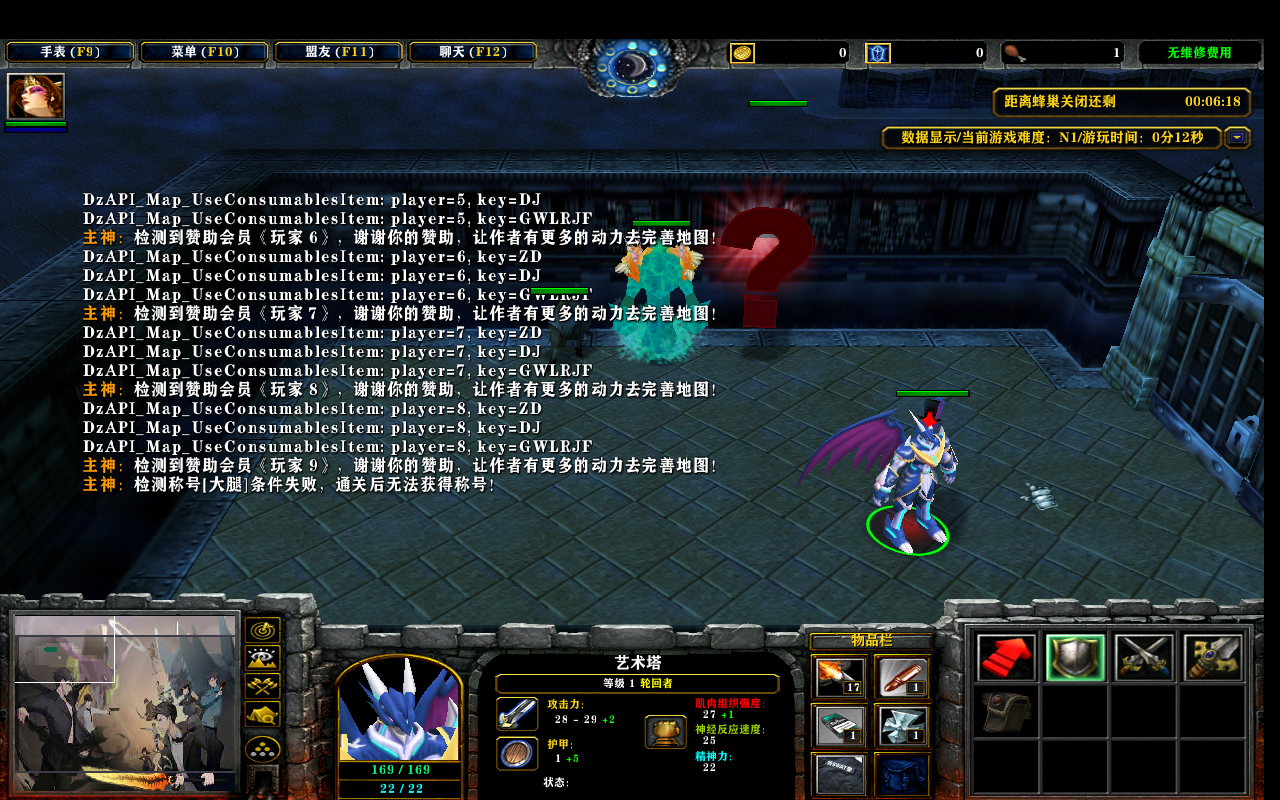Select the bullet item in 物品栏

pos(904,678)
